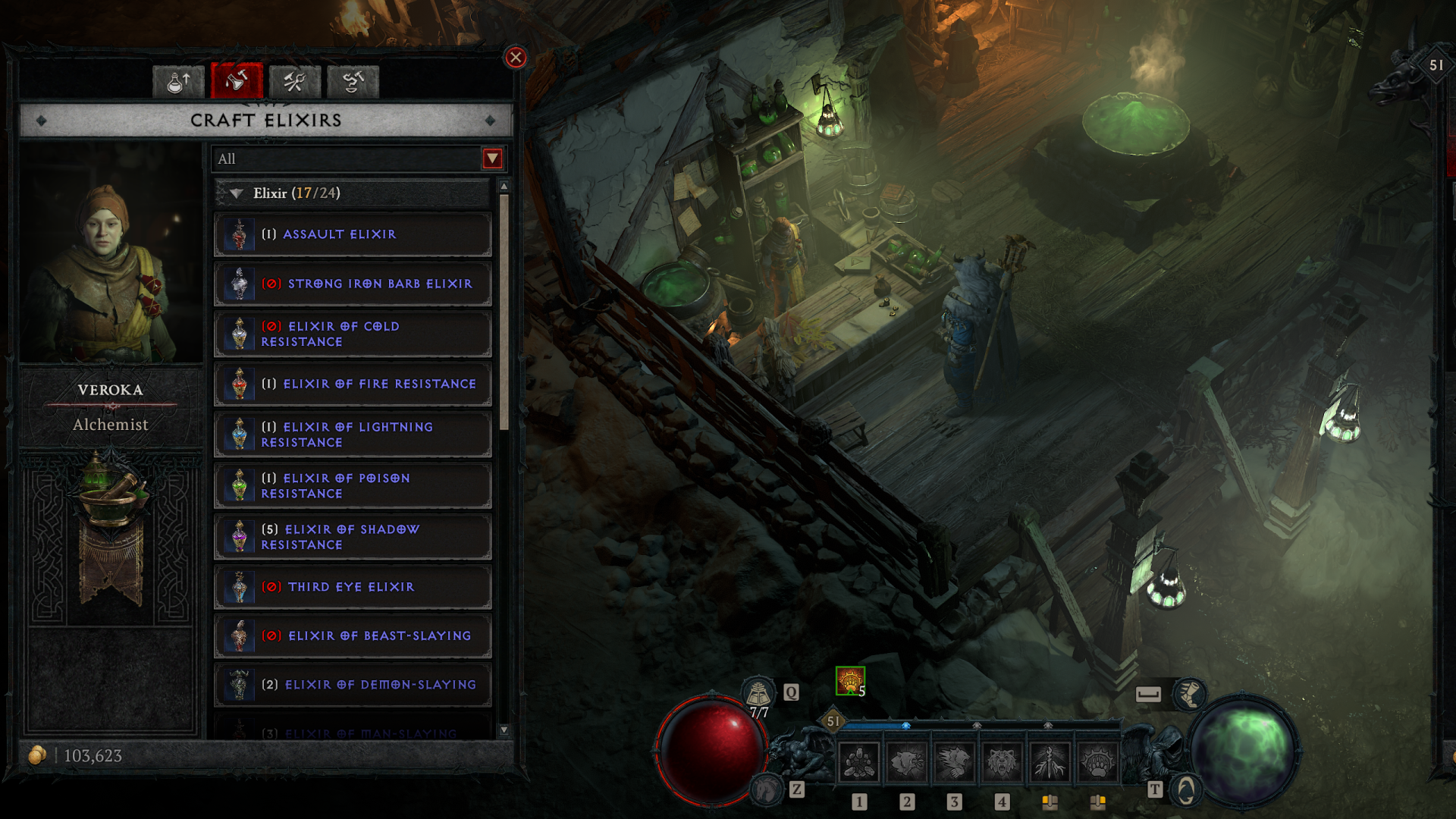
Task: Open the mount horse icon beside Z
Action: (765, 789)
